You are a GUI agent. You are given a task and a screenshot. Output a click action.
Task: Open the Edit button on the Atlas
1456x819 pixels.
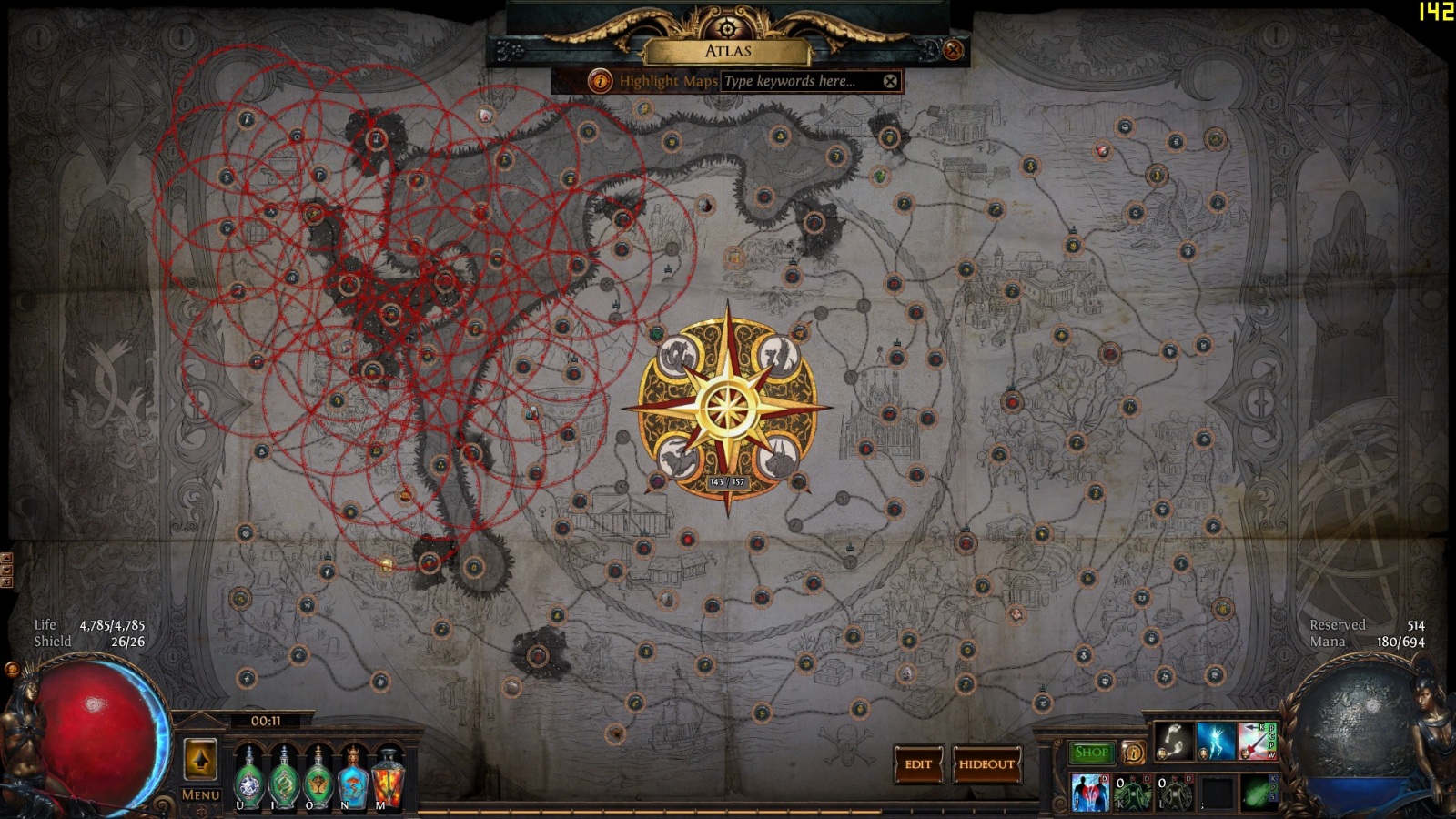[917, 764]
